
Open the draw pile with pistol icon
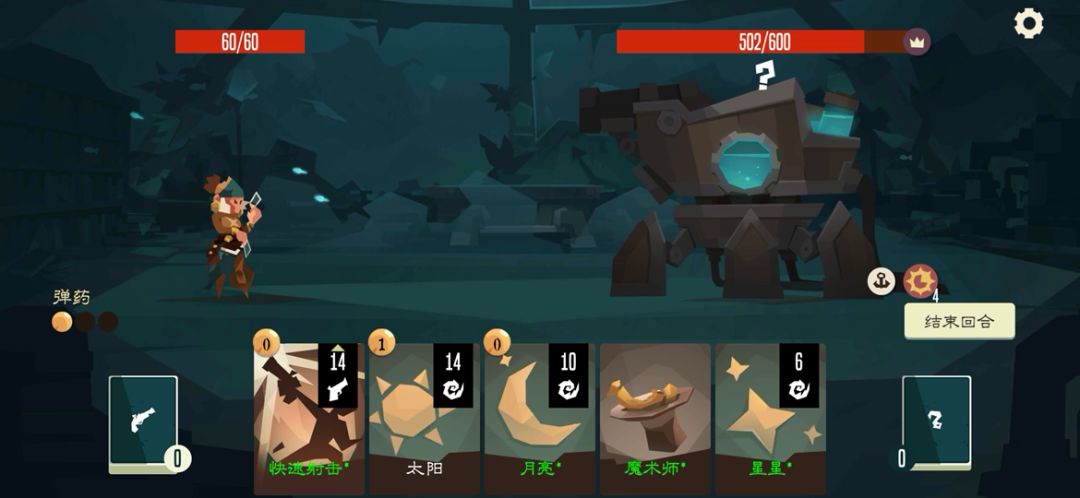click(143, 423)
